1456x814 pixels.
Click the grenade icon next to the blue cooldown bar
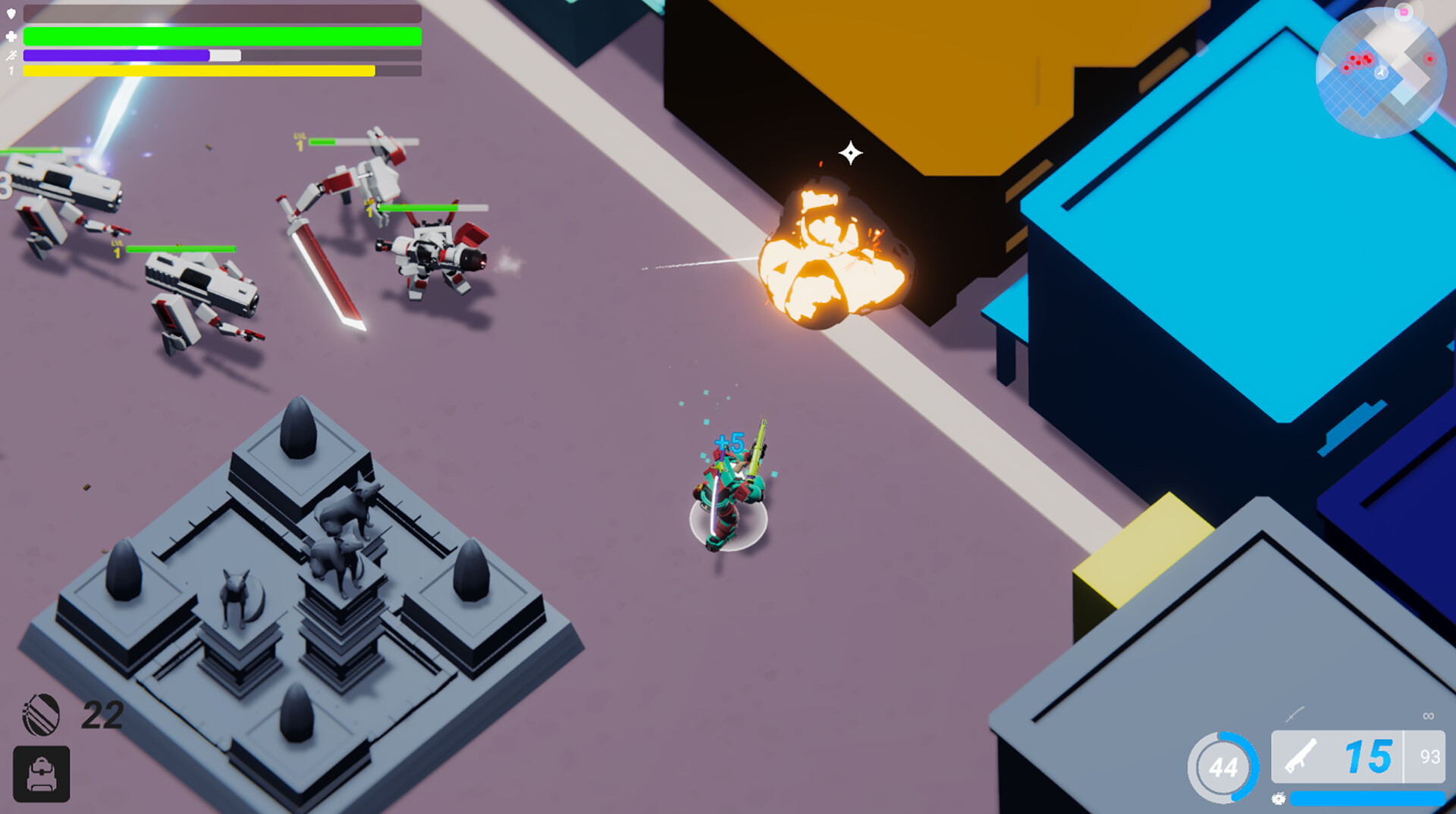point(1279,800)
